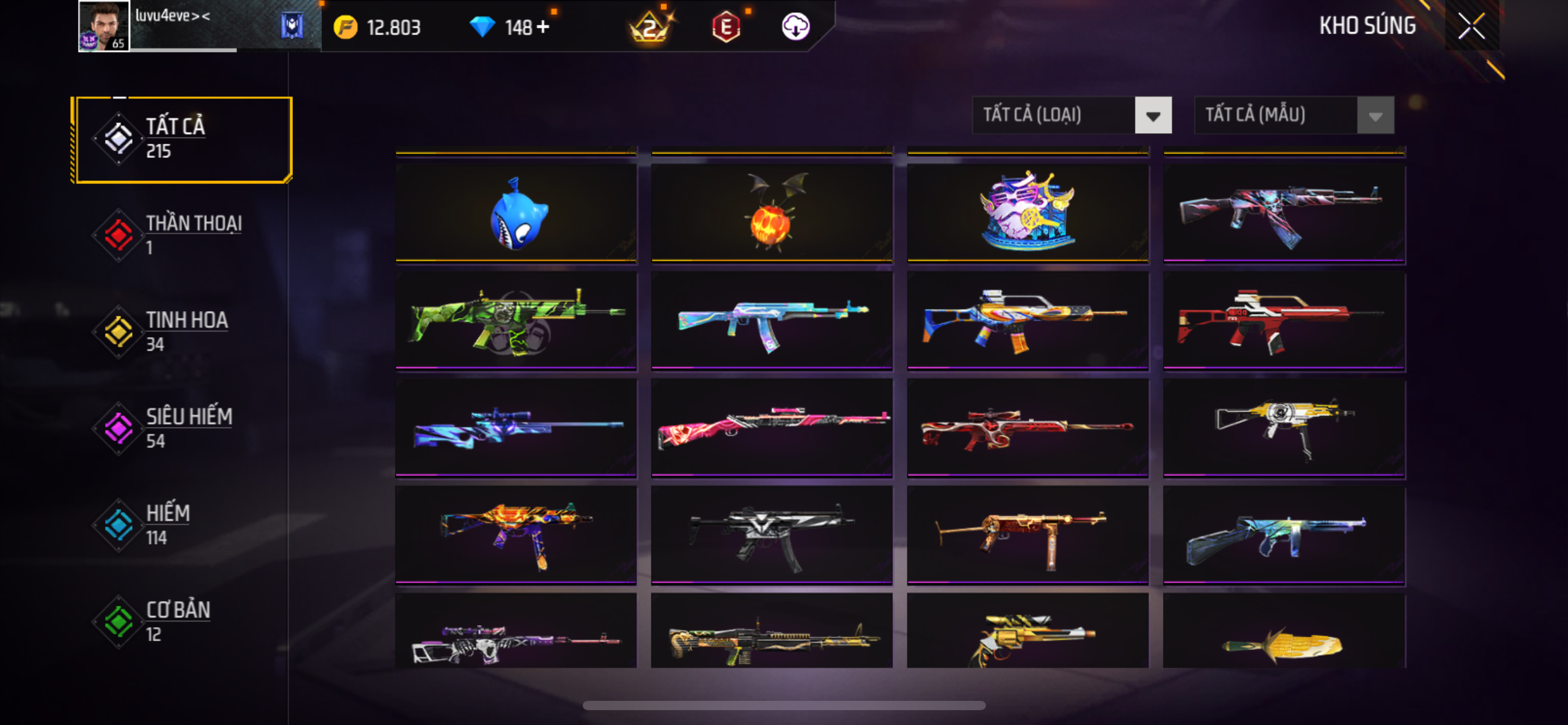Add diamonds with the plus button
This screenshot has width=1568, height=725.
tap(543, 27)
